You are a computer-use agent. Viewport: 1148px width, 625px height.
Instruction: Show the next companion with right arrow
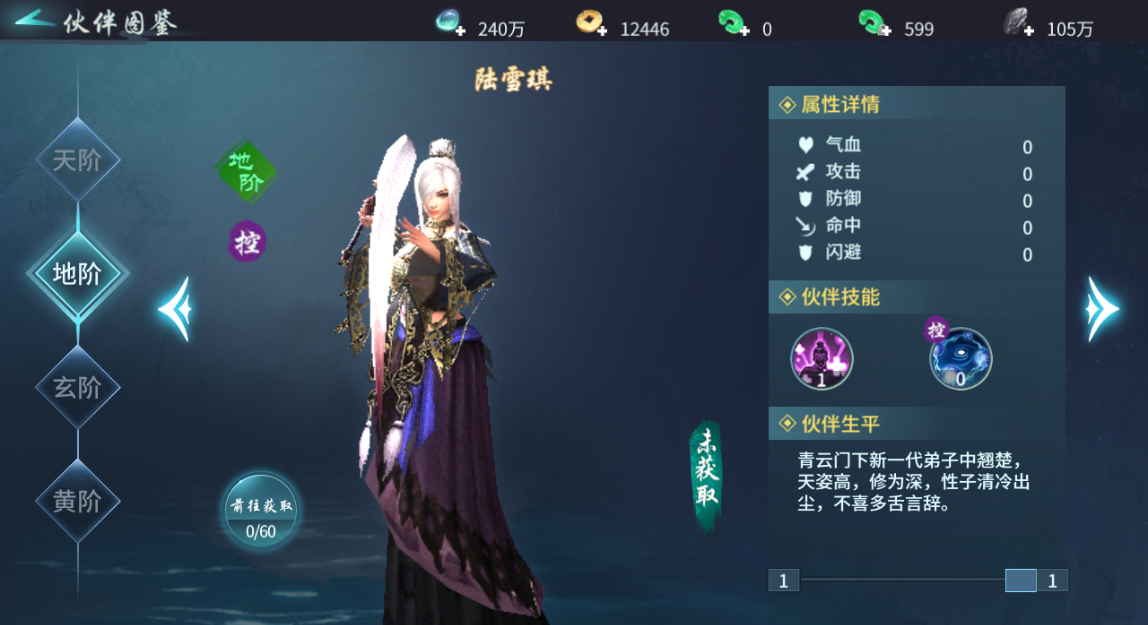coord(1102,309)
